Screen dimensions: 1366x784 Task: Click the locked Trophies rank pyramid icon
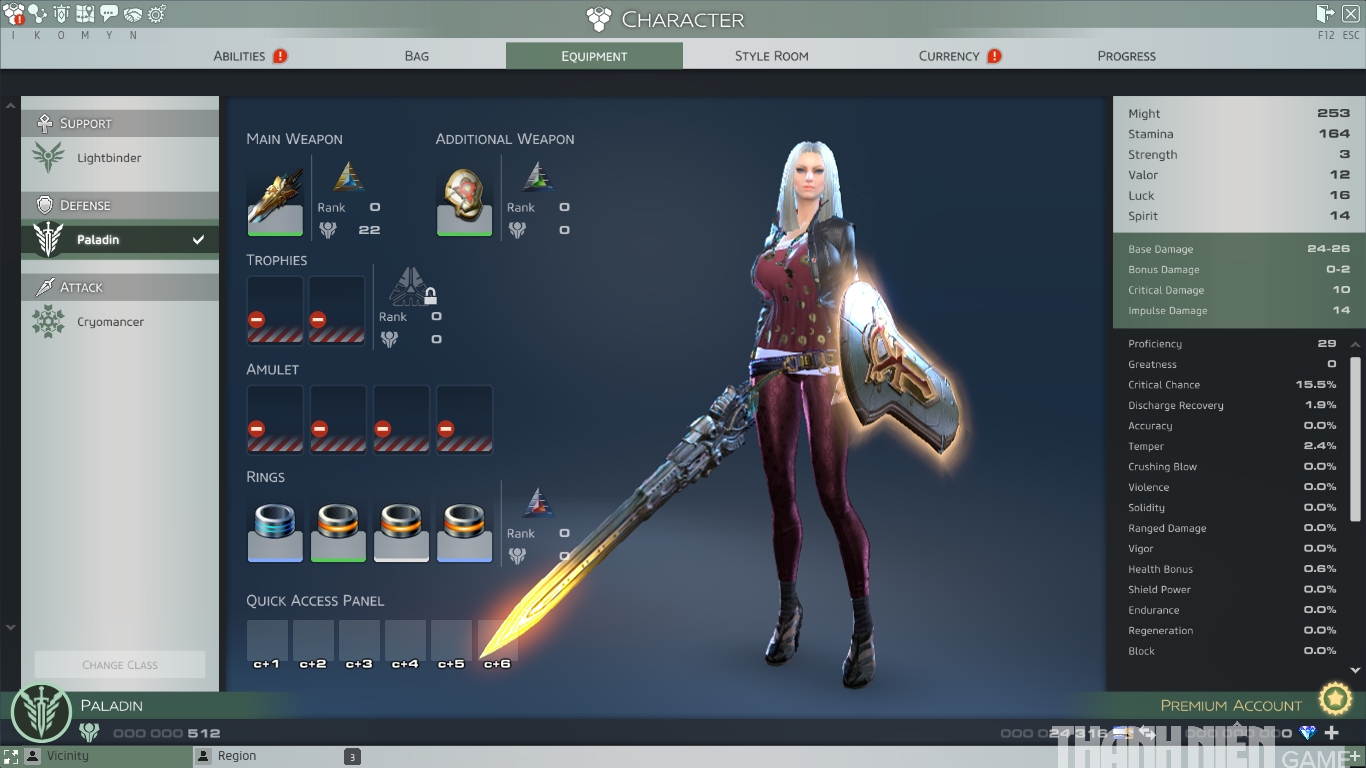pos(411,290)
